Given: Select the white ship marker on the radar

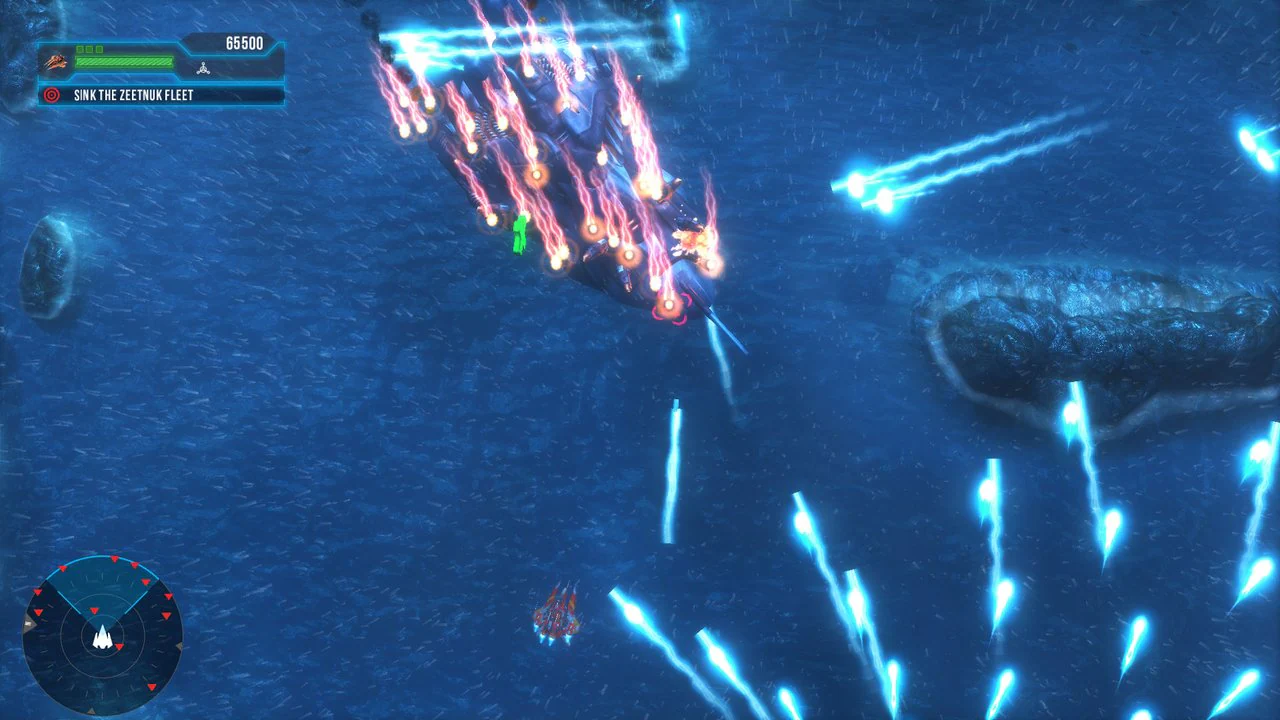Looking at the screenshot, I should point(102,637).
